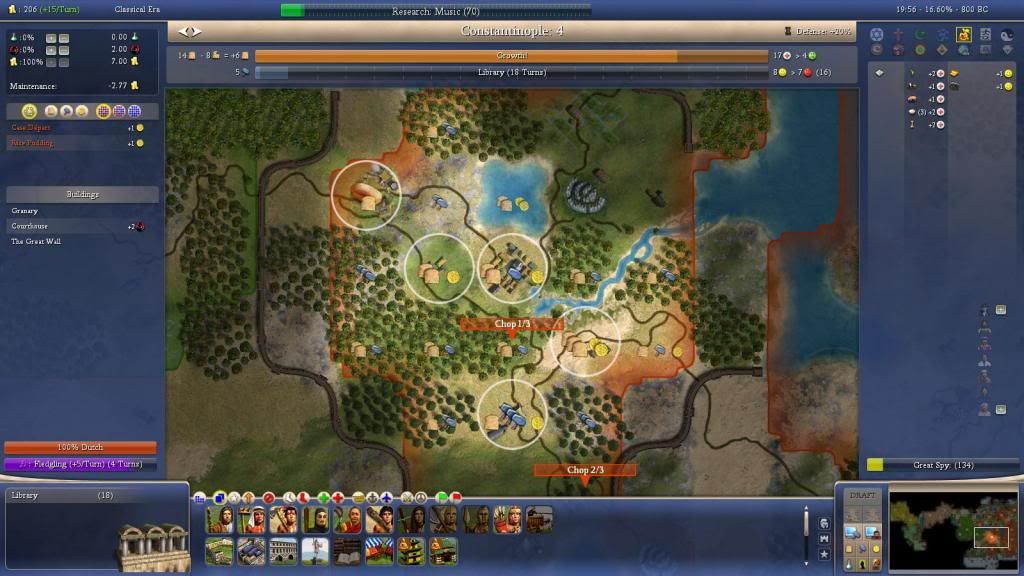The width and height of the screenshot is (1024, 576).
Task: Click the 100% Dutch nationality bar
Action: (80, 447)
